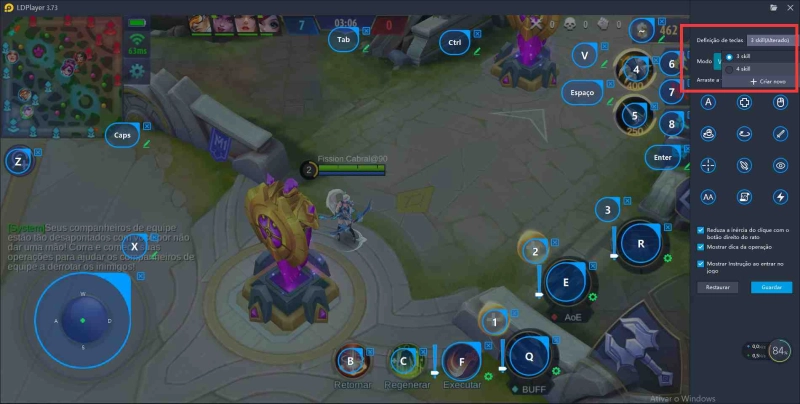Activate the BUFF skill button
The width and height of the screenshot is (800, 404).
(x=528, y=356)
